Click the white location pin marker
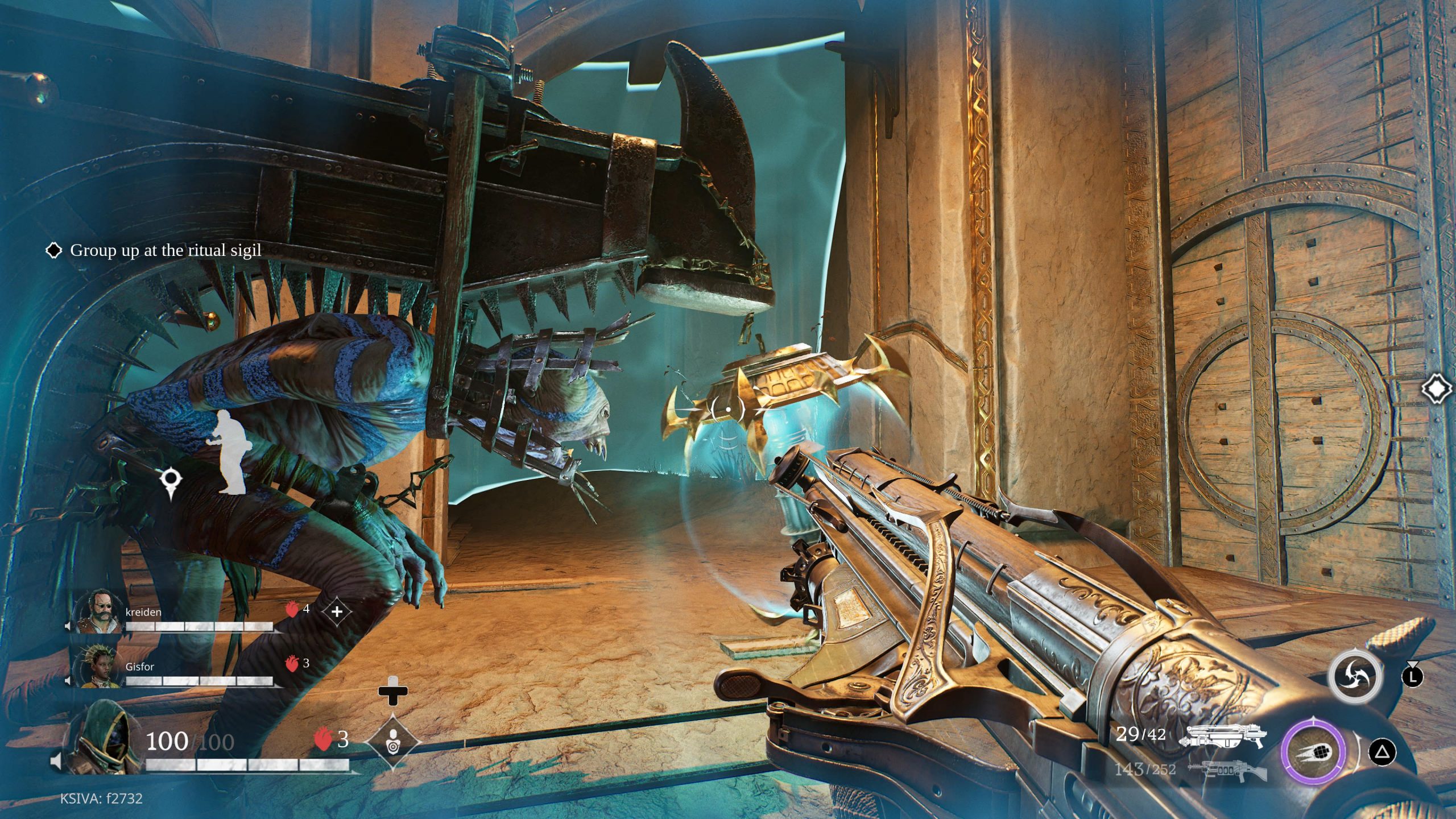The height and width of the screenshot is (819, 1456). click(170, 482)
